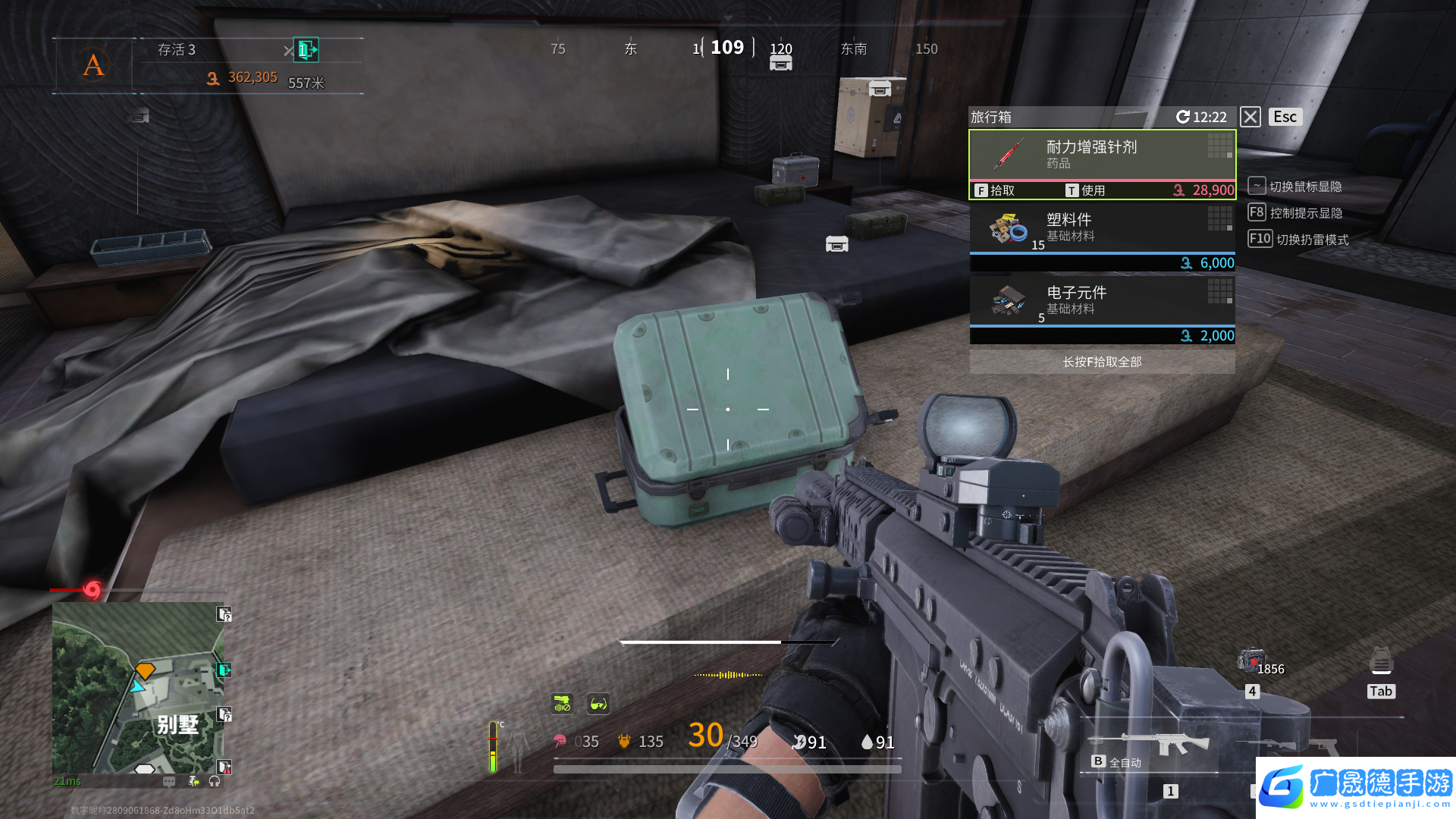Select the stamina booster injection item
Screen dimensions: 1456x819
pyautogui.click(x=1101, y=155)
